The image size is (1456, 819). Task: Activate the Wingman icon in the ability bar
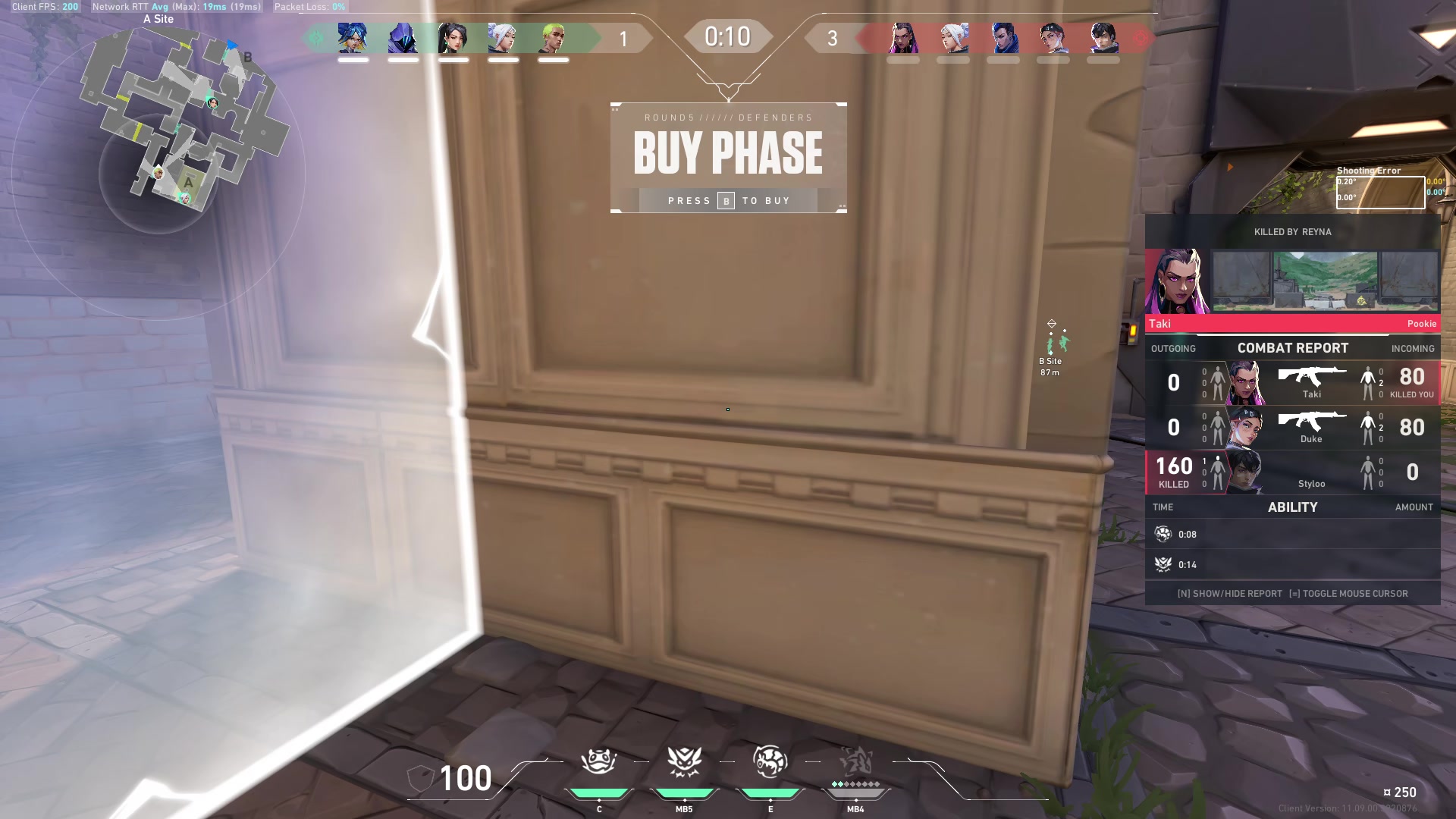click(x=684, y=761)
